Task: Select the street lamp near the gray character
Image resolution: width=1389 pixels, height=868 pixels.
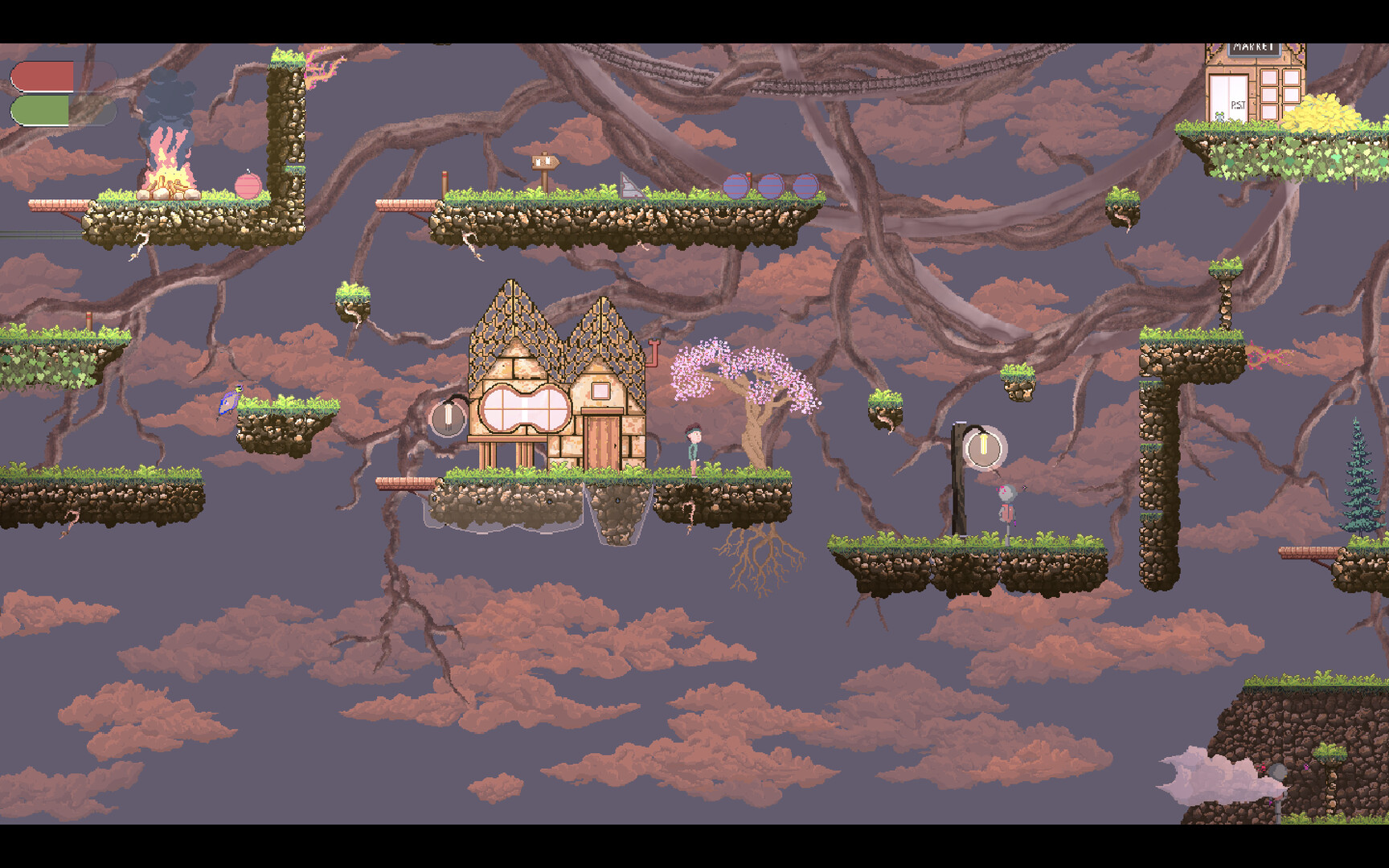Action: pyautogui.click(x=982, y=446)
